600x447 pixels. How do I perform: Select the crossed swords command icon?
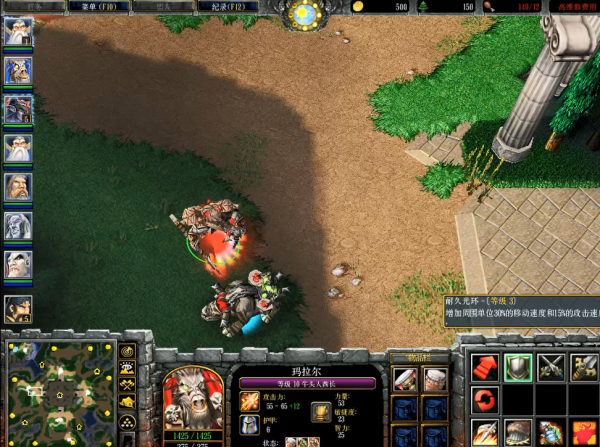click(551, 367)
